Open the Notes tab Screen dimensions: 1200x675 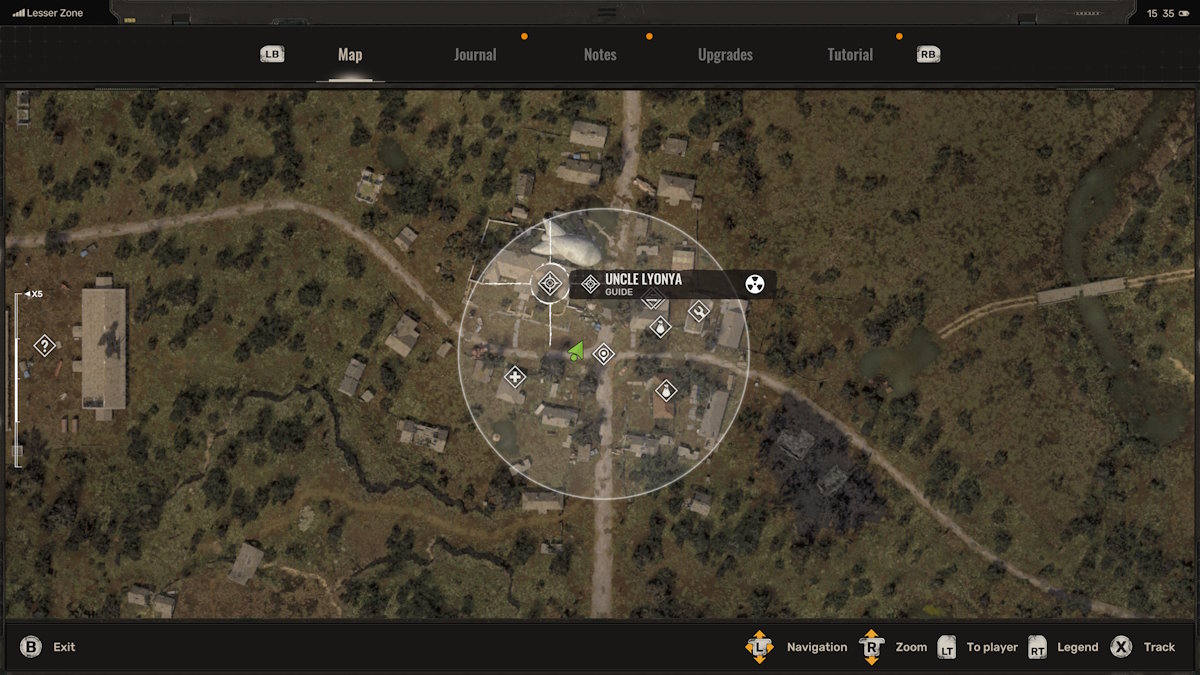[600, 55]
